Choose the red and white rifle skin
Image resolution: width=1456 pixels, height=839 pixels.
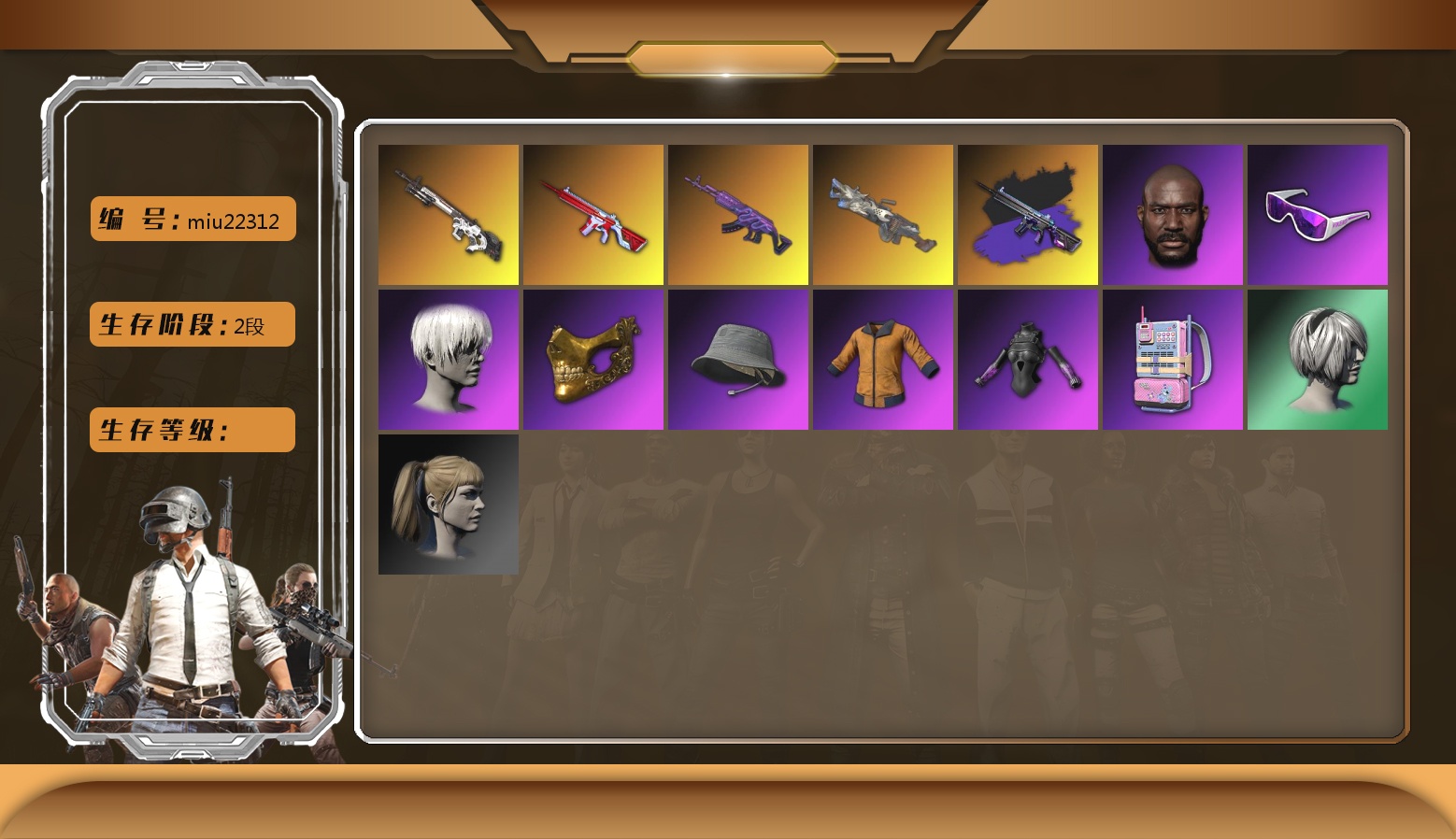click(593, 215)
